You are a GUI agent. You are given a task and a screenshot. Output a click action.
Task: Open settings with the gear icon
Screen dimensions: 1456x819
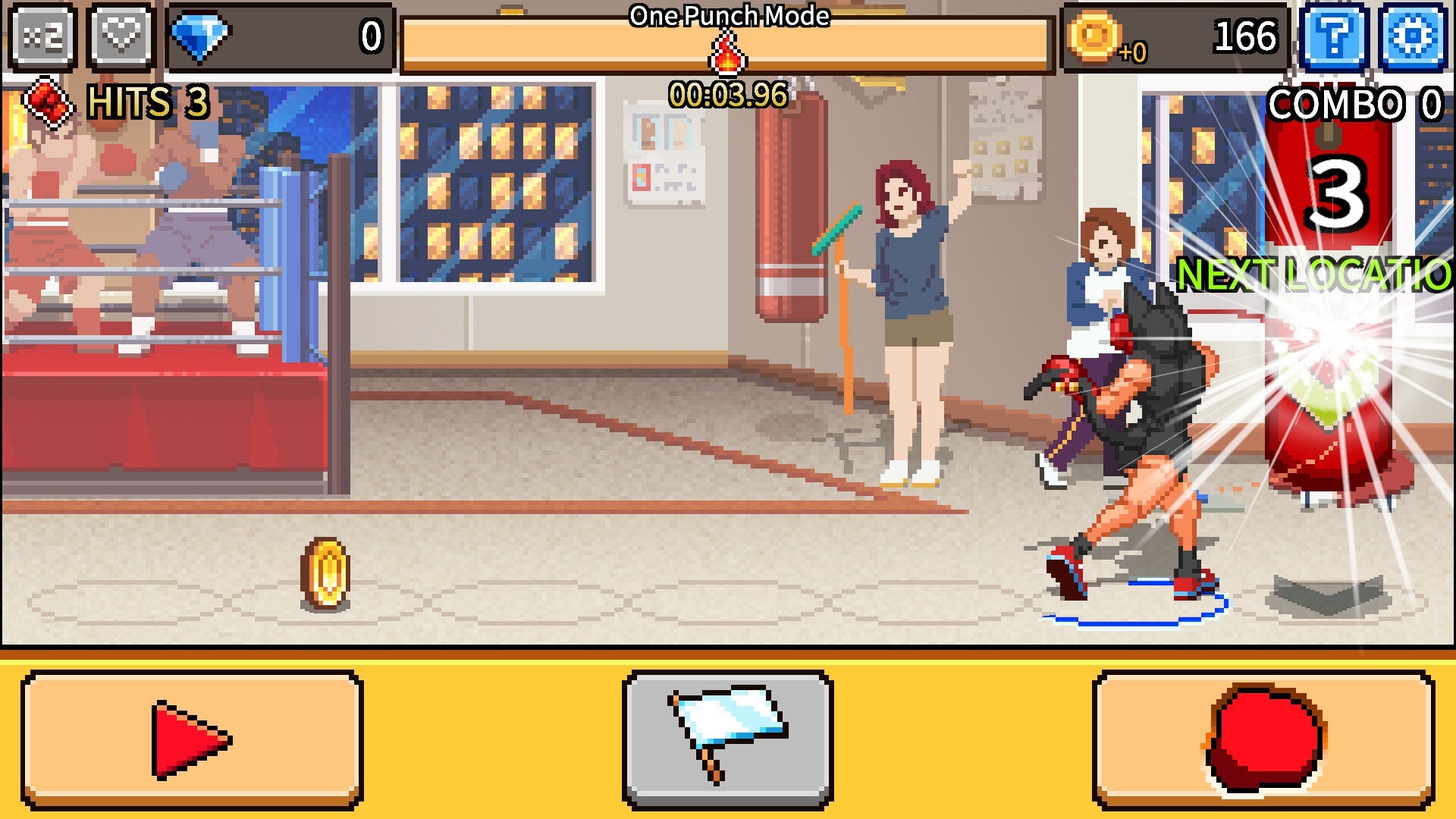[x=1412, y=35]
